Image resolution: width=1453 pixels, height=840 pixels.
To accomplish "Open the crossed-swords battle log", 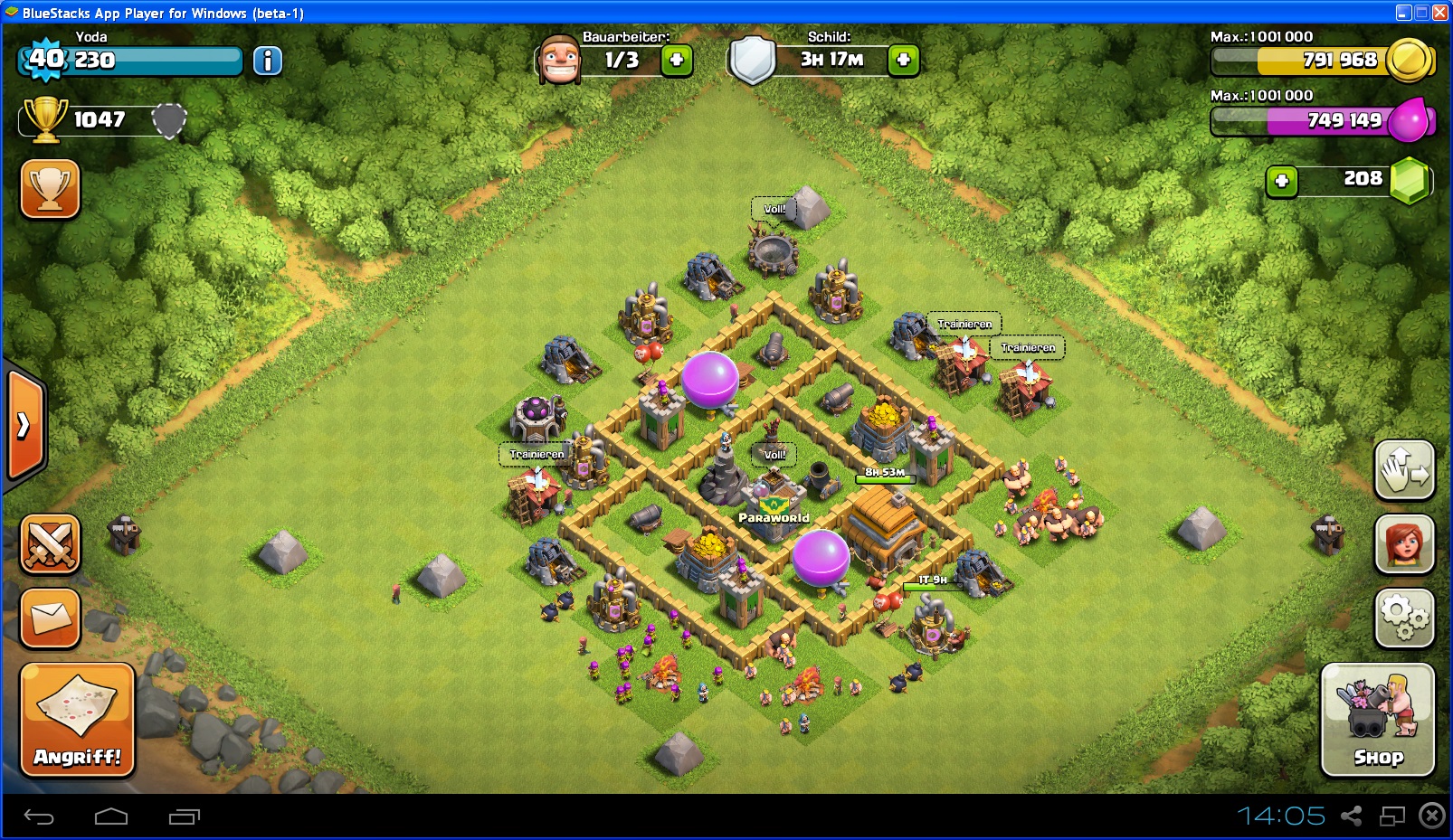I will 51,544.
